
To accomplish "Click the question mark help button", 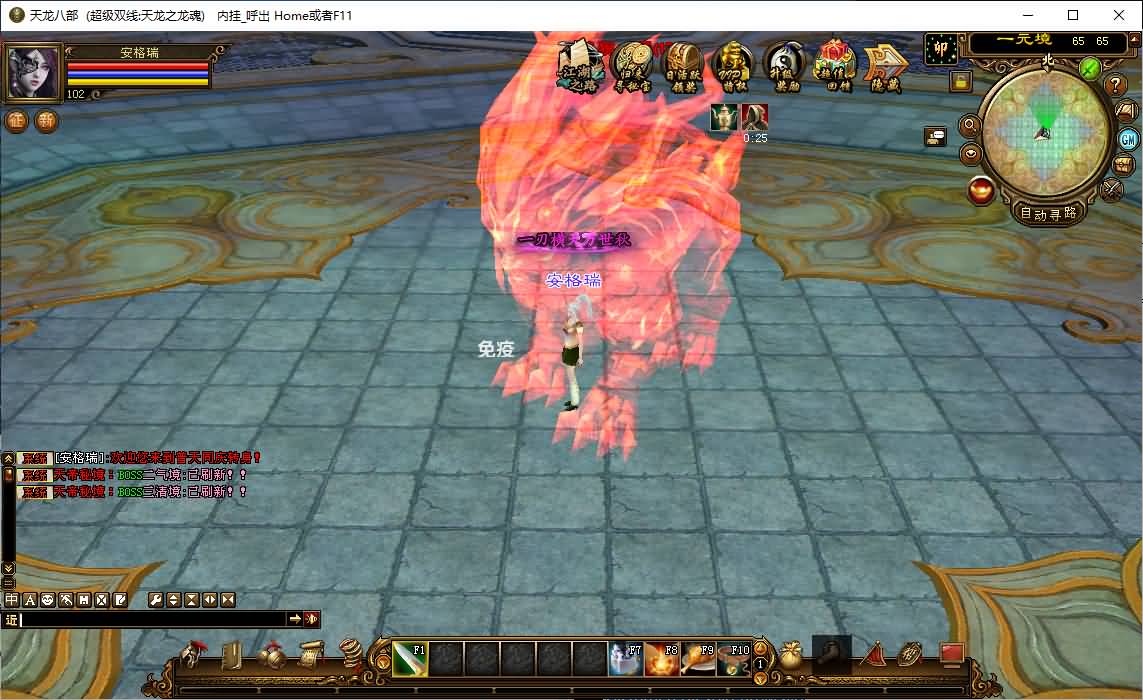I will (x=1117, y=85).
